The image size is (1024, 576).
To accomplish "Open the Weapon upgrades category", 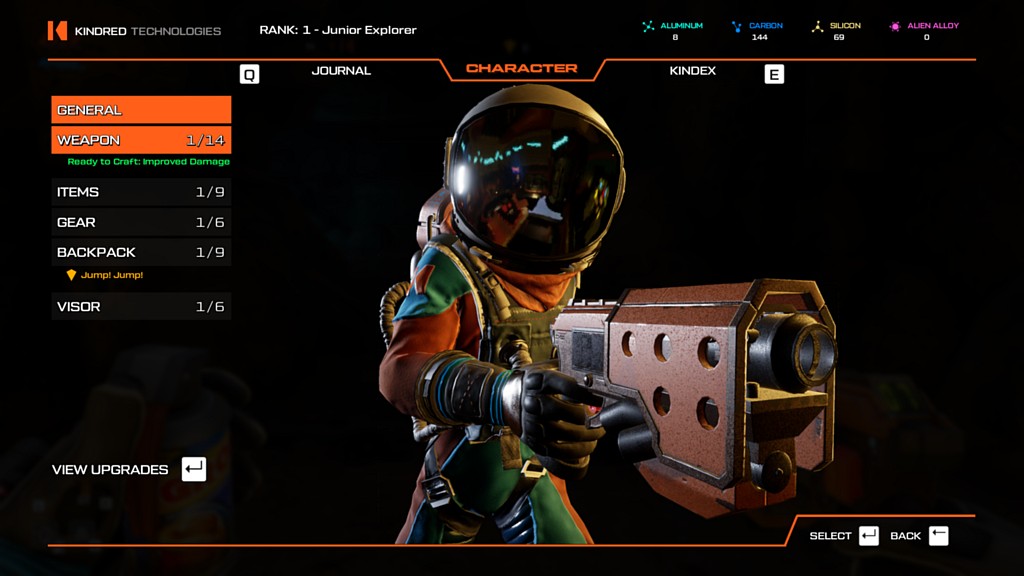I will [x=141, y=140].
